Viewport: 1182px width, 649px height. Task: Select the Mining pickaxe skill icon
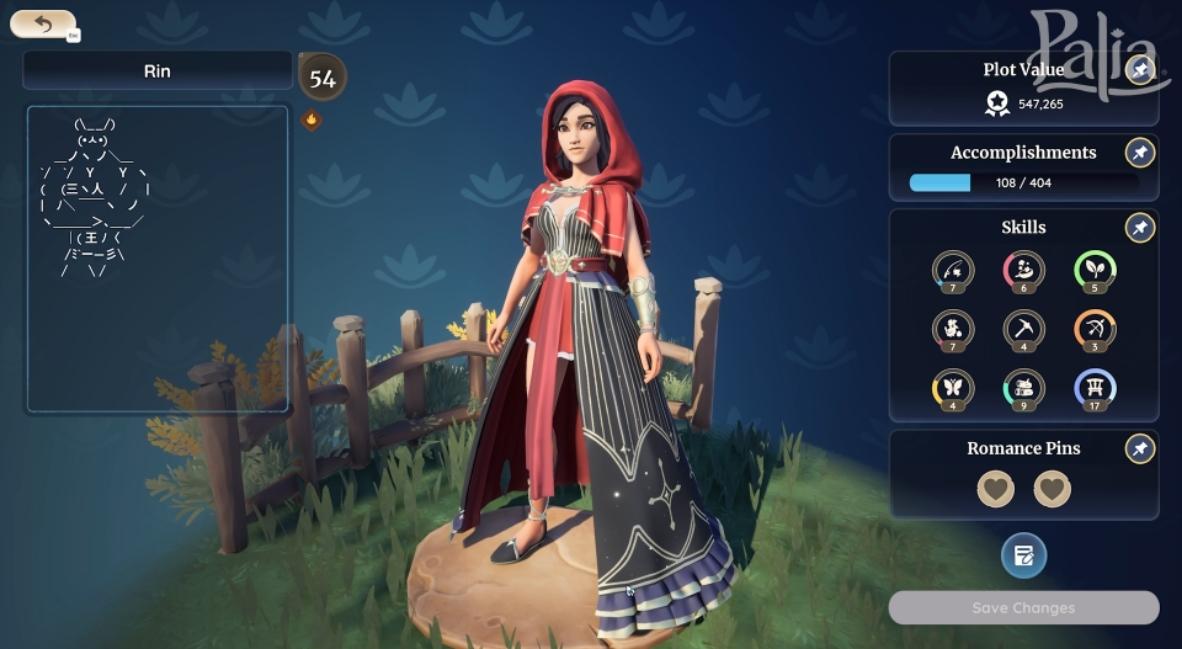1024,328
